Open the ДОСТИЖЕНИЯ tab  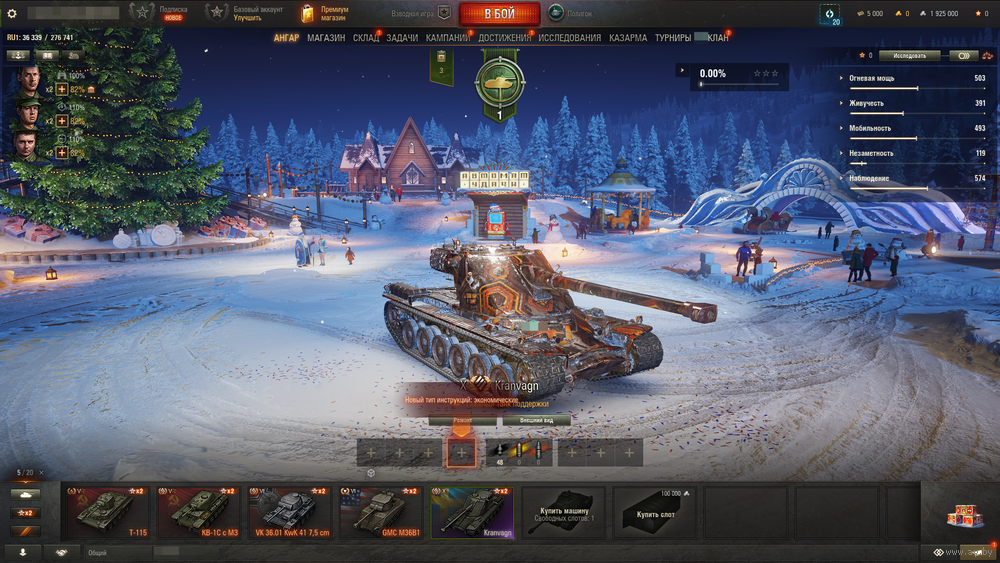(504, 38)
